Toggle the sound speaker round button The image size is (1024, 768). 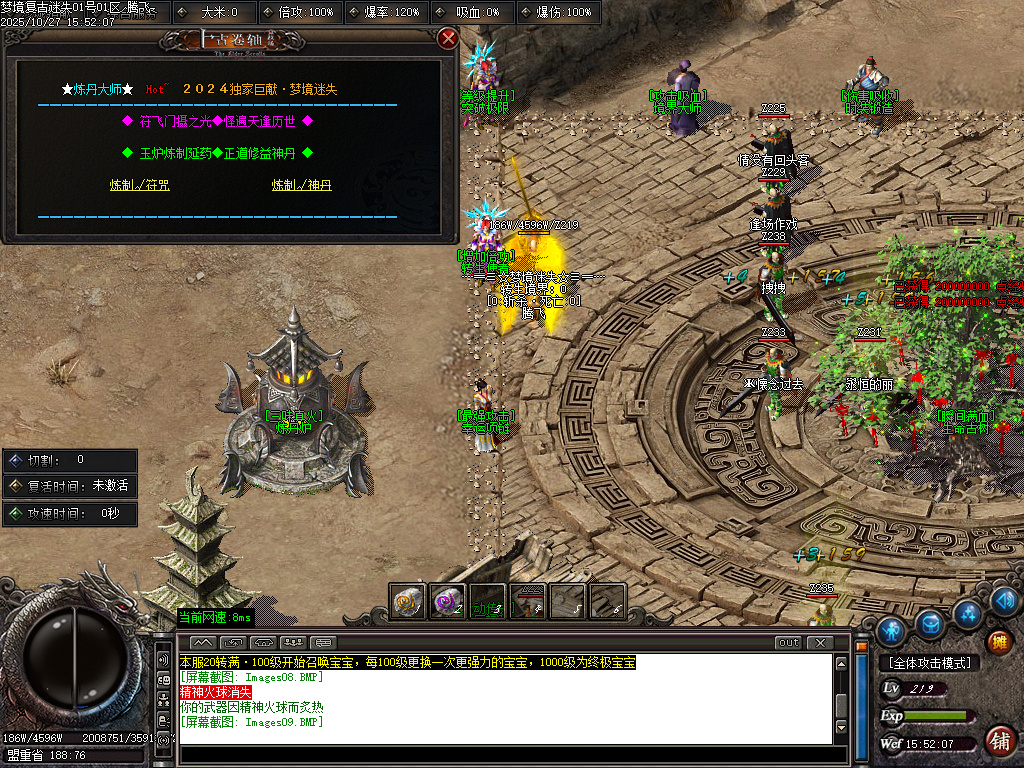(x=1005, y=601)
